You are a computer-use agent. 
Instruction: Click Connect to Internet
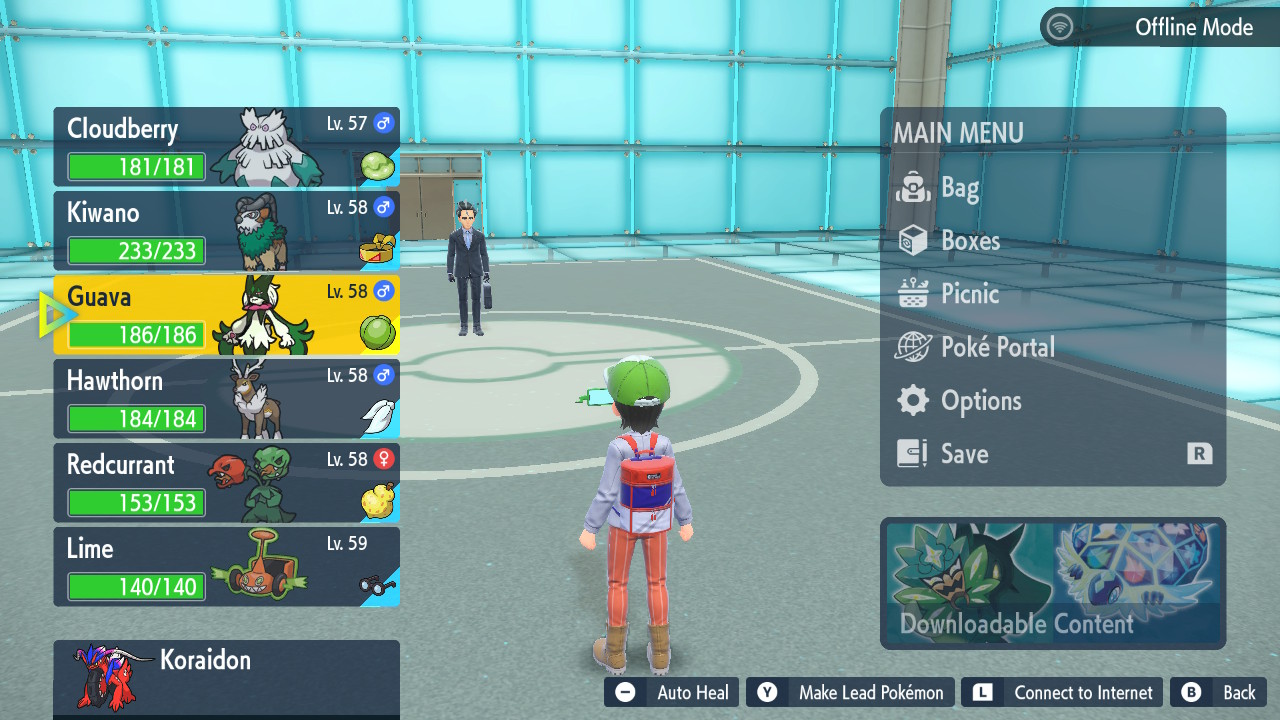pyautogui.click(x=1063, y=692)
